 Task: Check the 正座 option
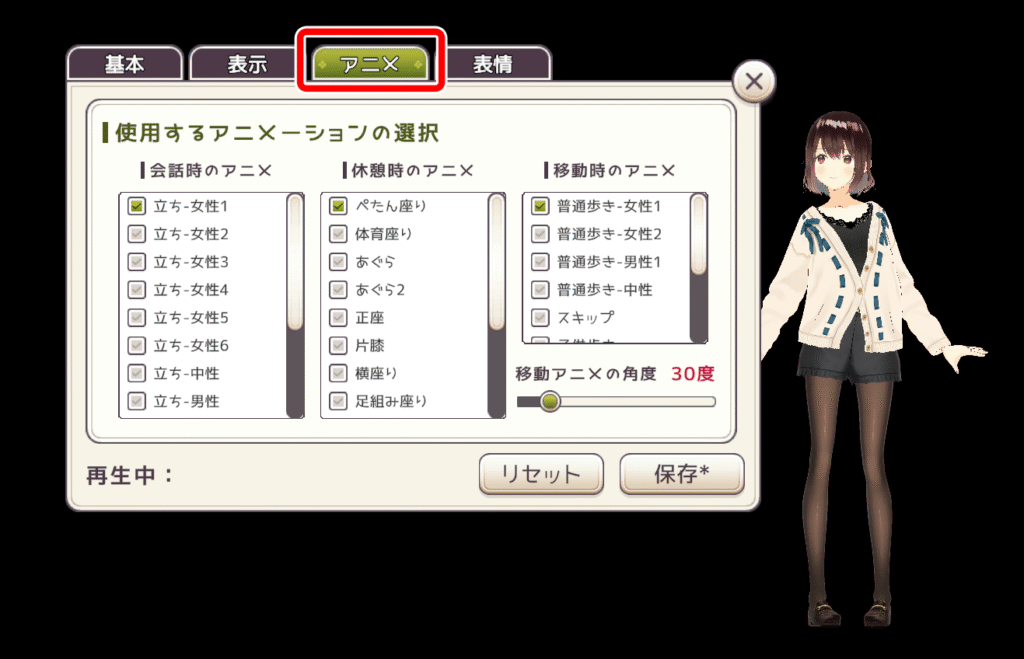(x=338, y=318)
